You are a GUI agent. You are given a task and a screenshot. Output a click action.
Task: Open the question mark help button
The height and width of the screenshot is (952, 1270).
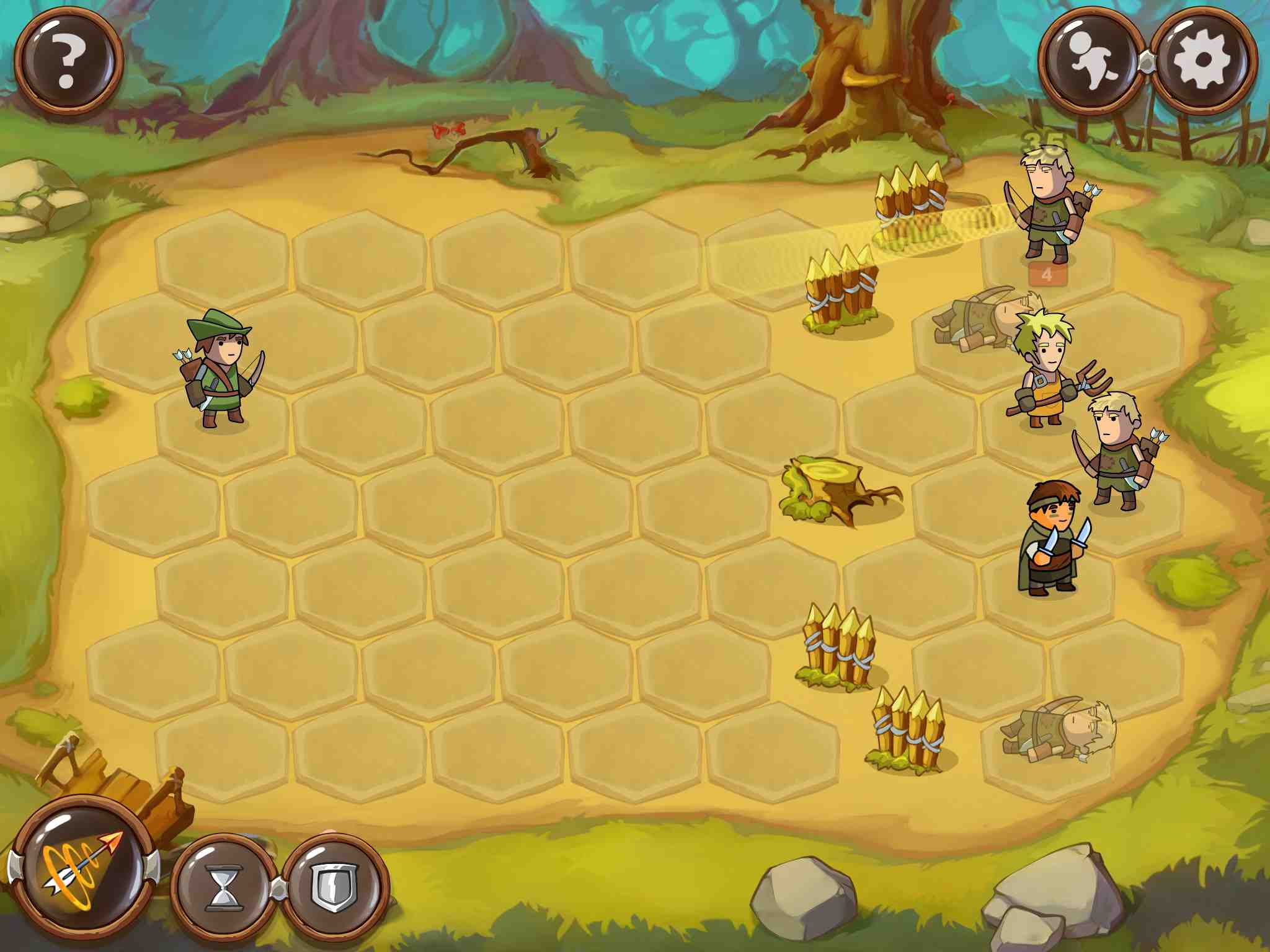pos(68,61)
